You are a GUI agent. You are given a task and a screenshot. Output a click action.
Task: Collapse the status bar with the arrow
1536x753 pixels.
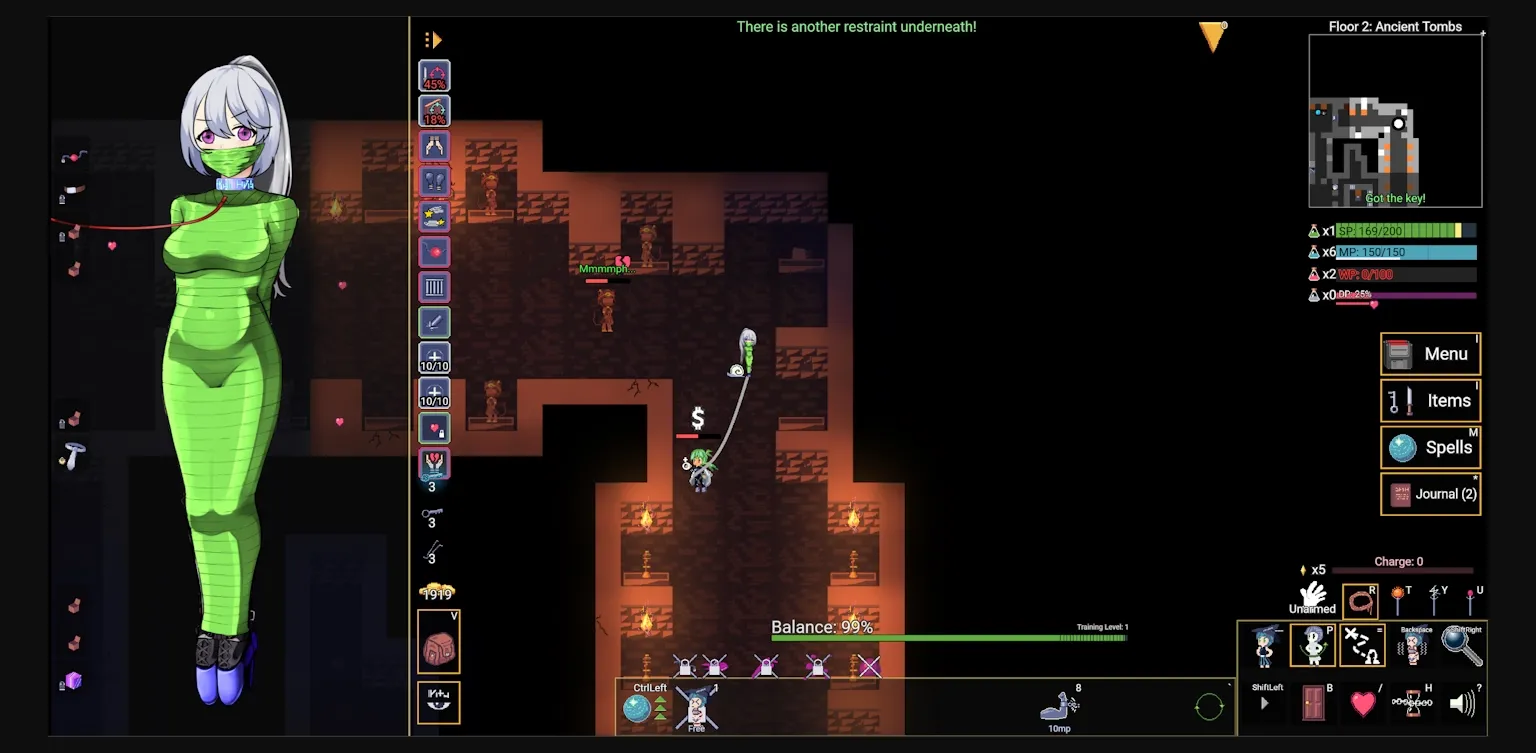click(433, 40)
